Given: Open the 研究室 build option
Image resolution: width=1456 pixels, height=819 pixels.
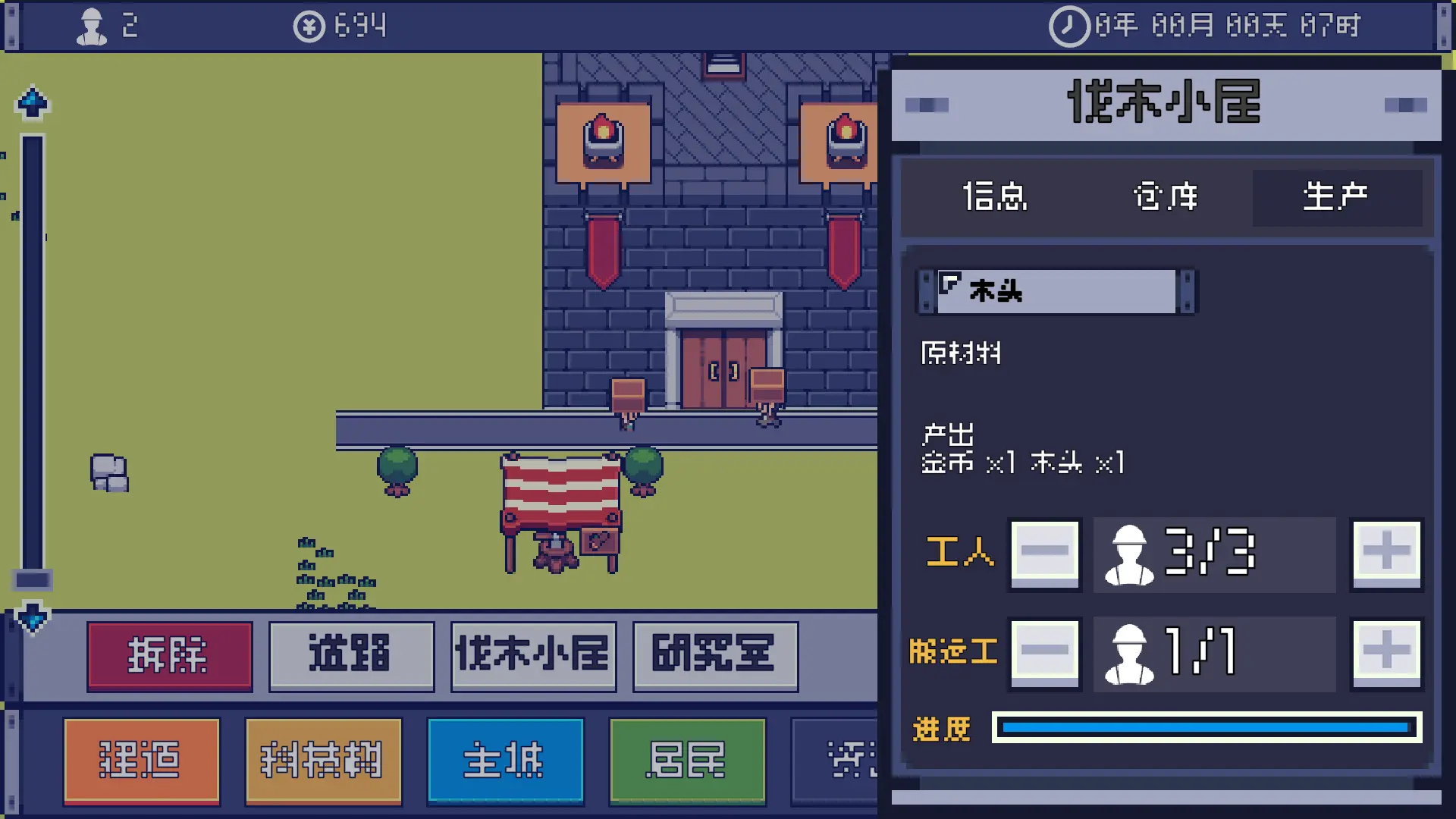Looking at the screenshot, I should (714, 656).
